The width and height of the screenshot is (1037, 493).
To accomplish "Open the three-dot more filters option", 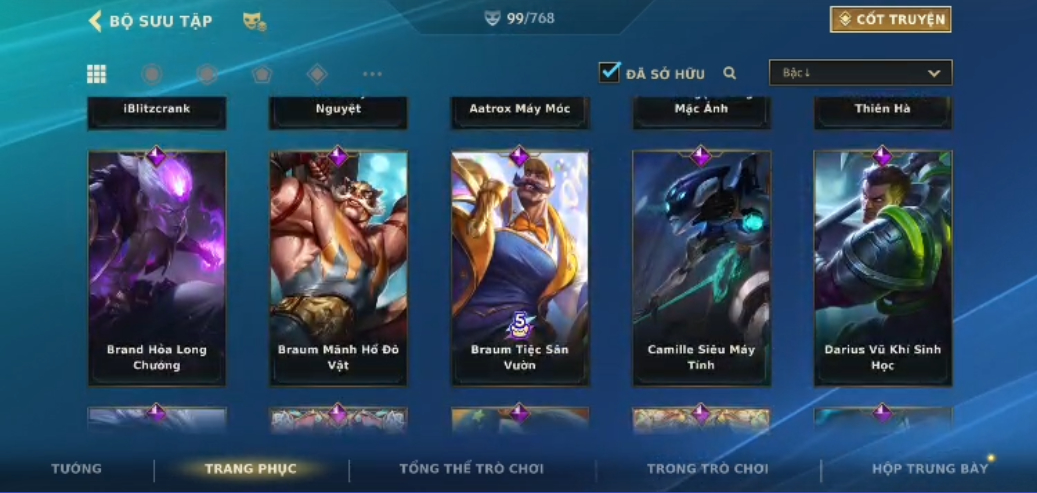I will tap(372, 74).
